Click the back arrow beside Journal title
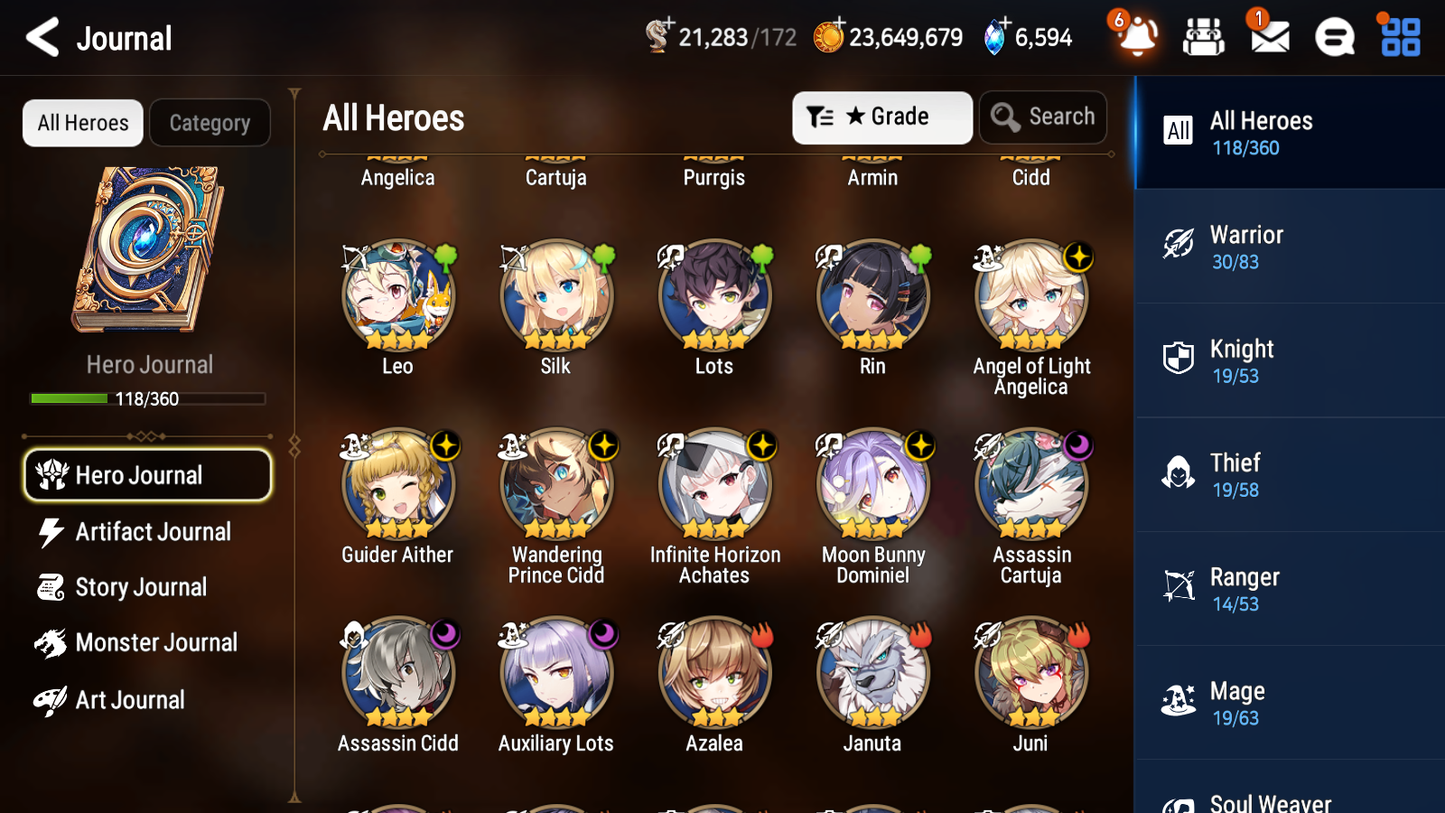Image resolution: width=1445 pixels, height=813 pixels. (40, 37)
